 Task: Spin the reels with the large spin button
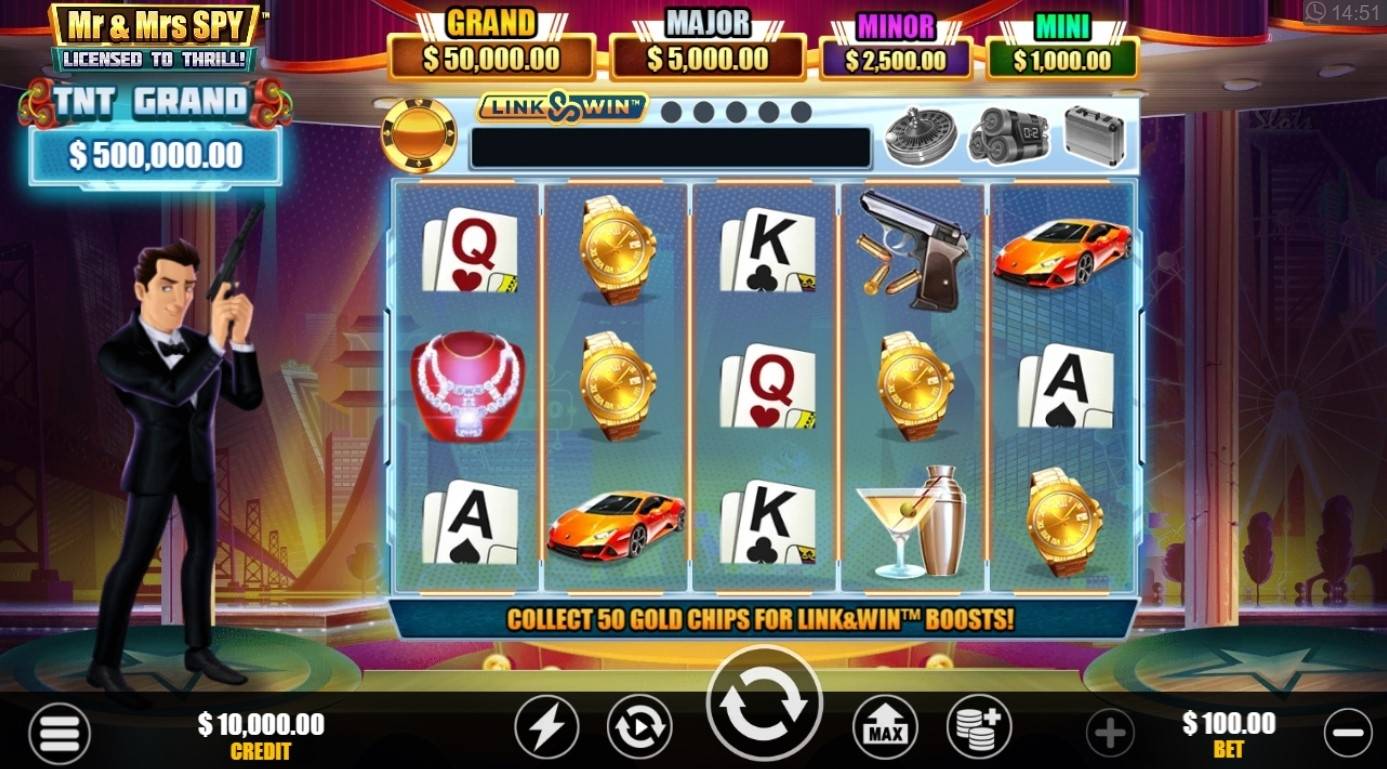coord(764,704)
